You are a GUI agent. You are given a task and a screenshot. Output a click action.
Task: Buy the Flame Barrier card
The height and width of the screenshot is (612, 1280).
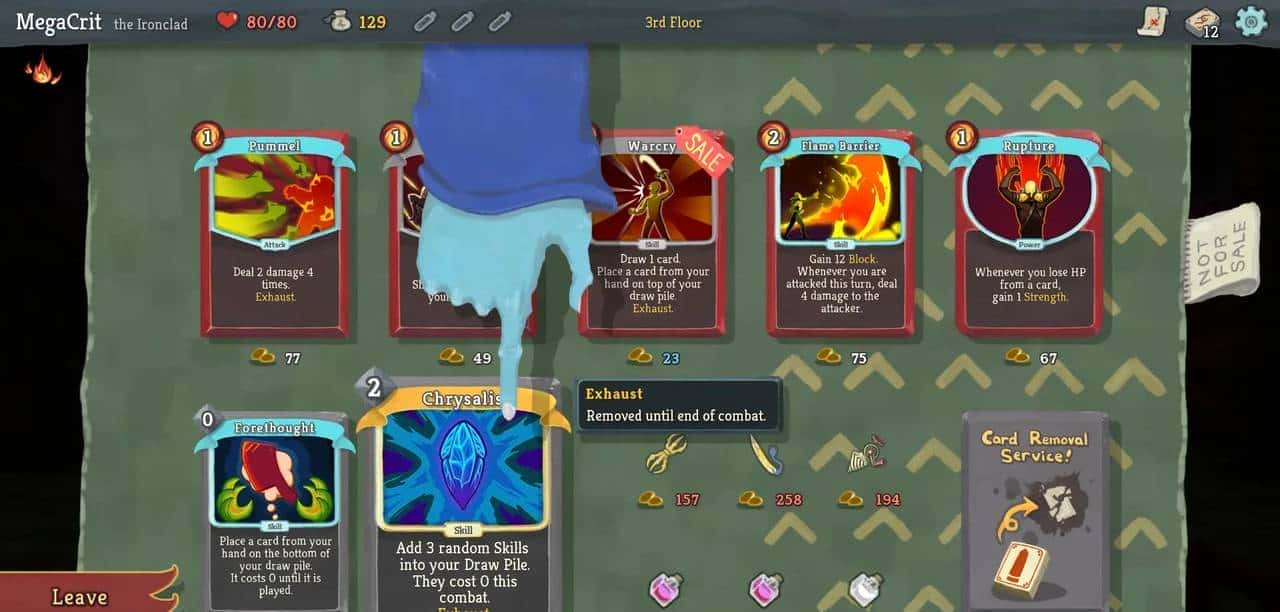coord(840,233)
